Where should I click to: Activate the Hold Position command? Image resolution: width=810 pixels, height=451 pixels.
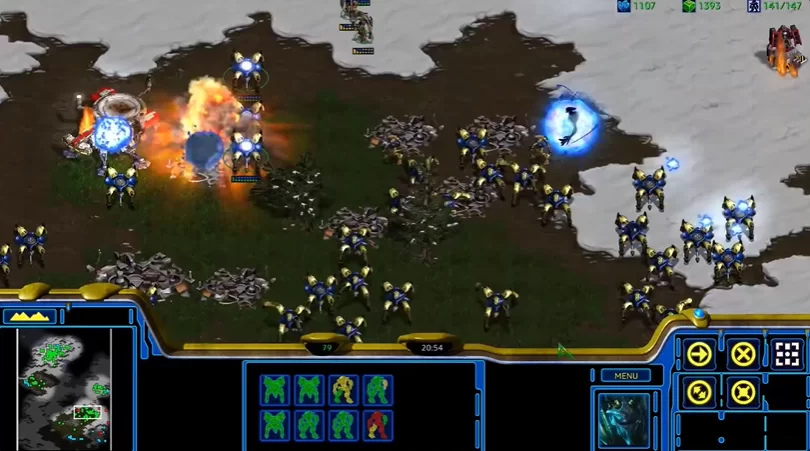click(743, 392)
